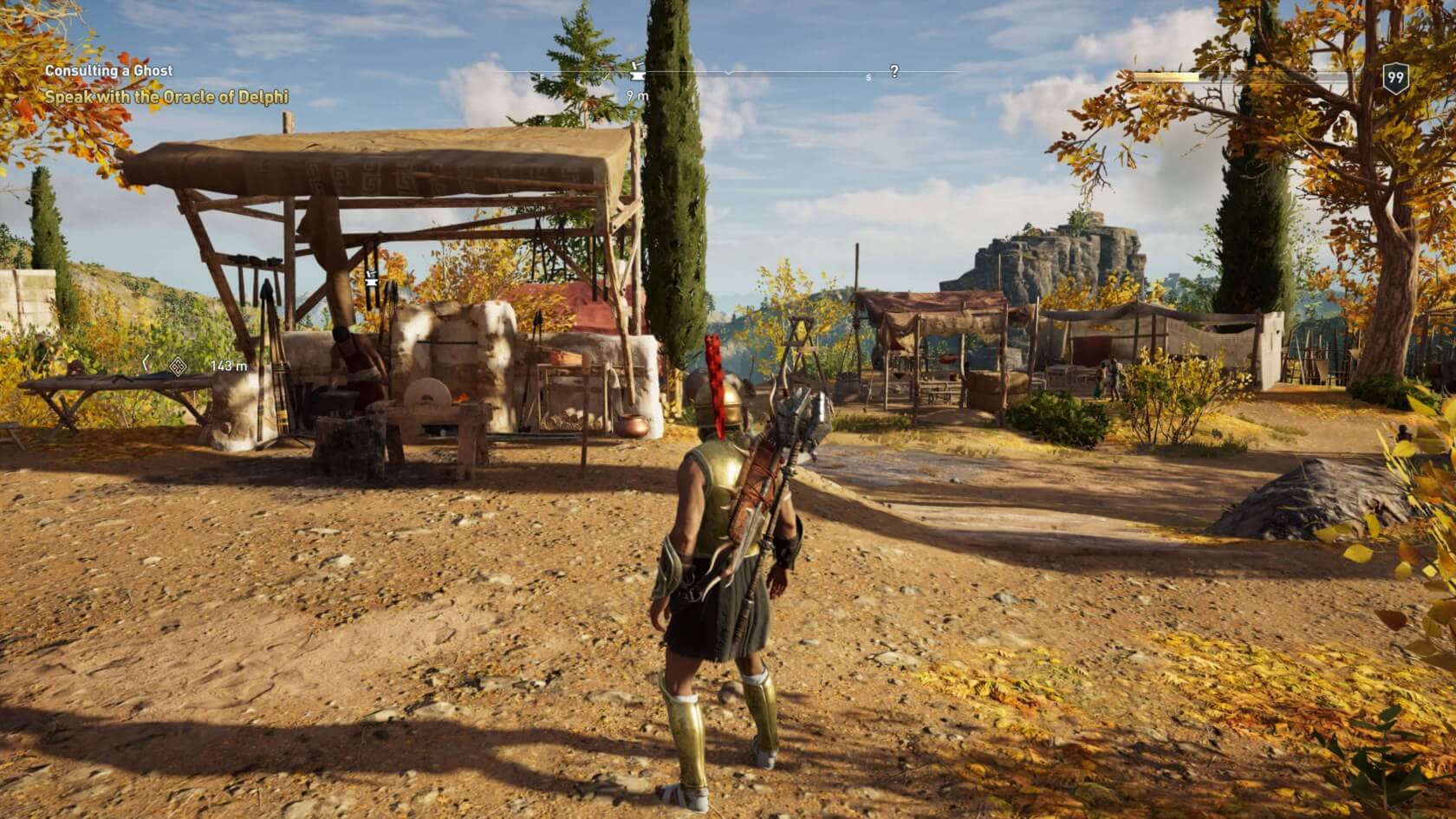Click the level 99 shield badge

1394,79
